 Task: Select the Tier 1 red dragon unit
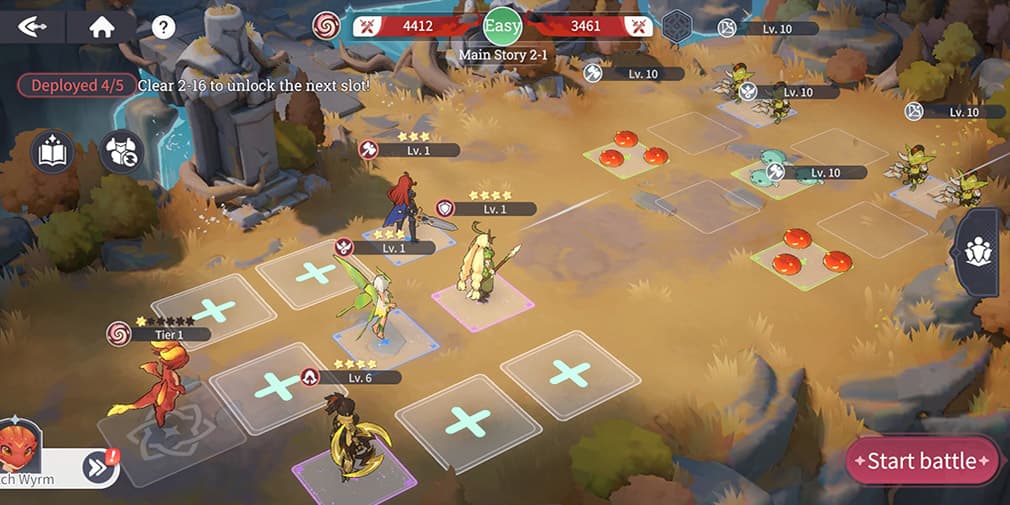point(156,385)
